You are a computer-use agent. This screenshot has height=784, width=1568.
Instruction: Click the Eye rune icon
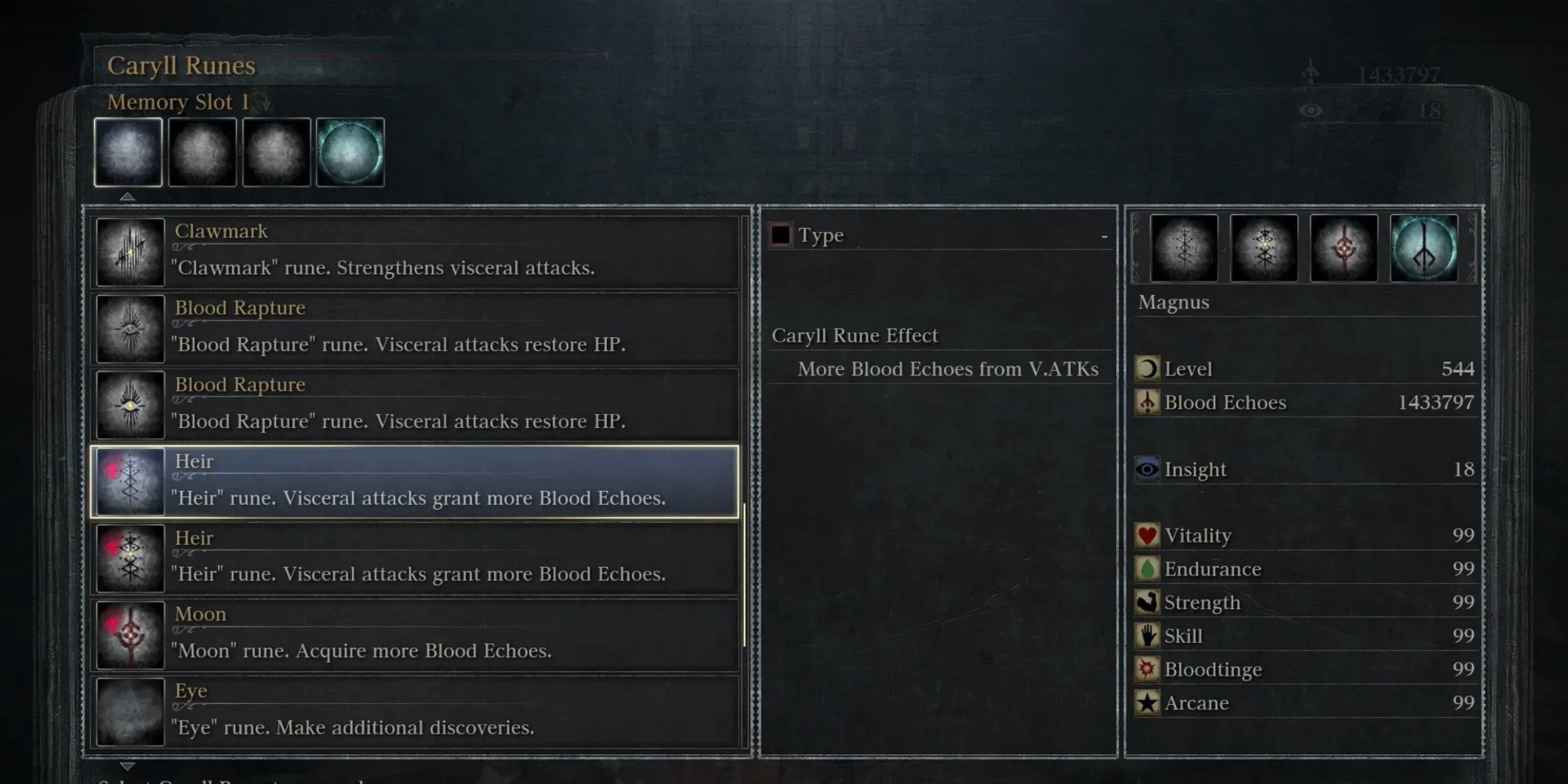pos(129,711)
